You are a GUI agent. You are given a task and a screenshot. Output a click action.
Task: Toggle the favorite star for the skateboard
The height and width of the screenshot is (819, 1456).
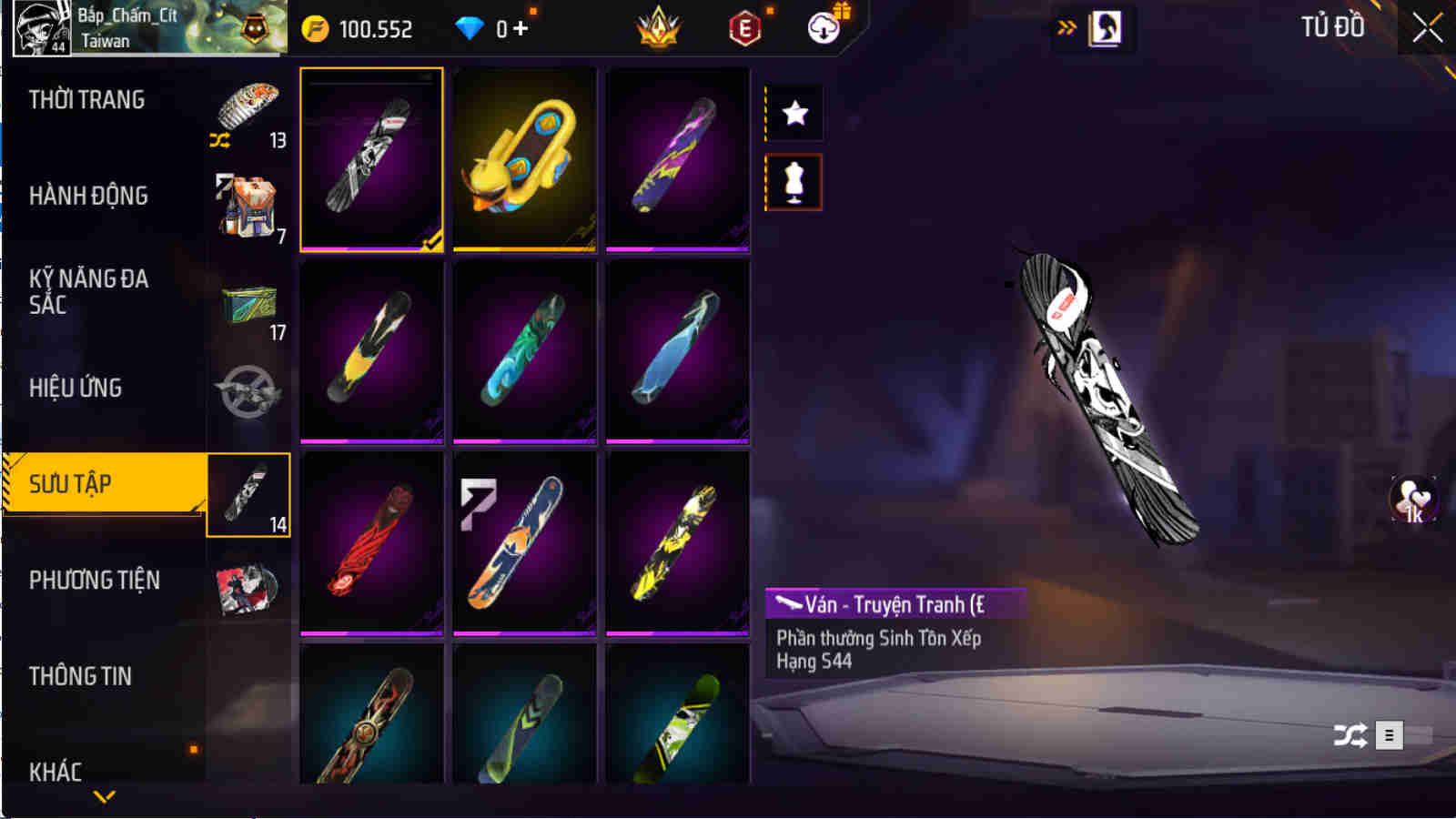pyautogui.click(x=794, y=113)
